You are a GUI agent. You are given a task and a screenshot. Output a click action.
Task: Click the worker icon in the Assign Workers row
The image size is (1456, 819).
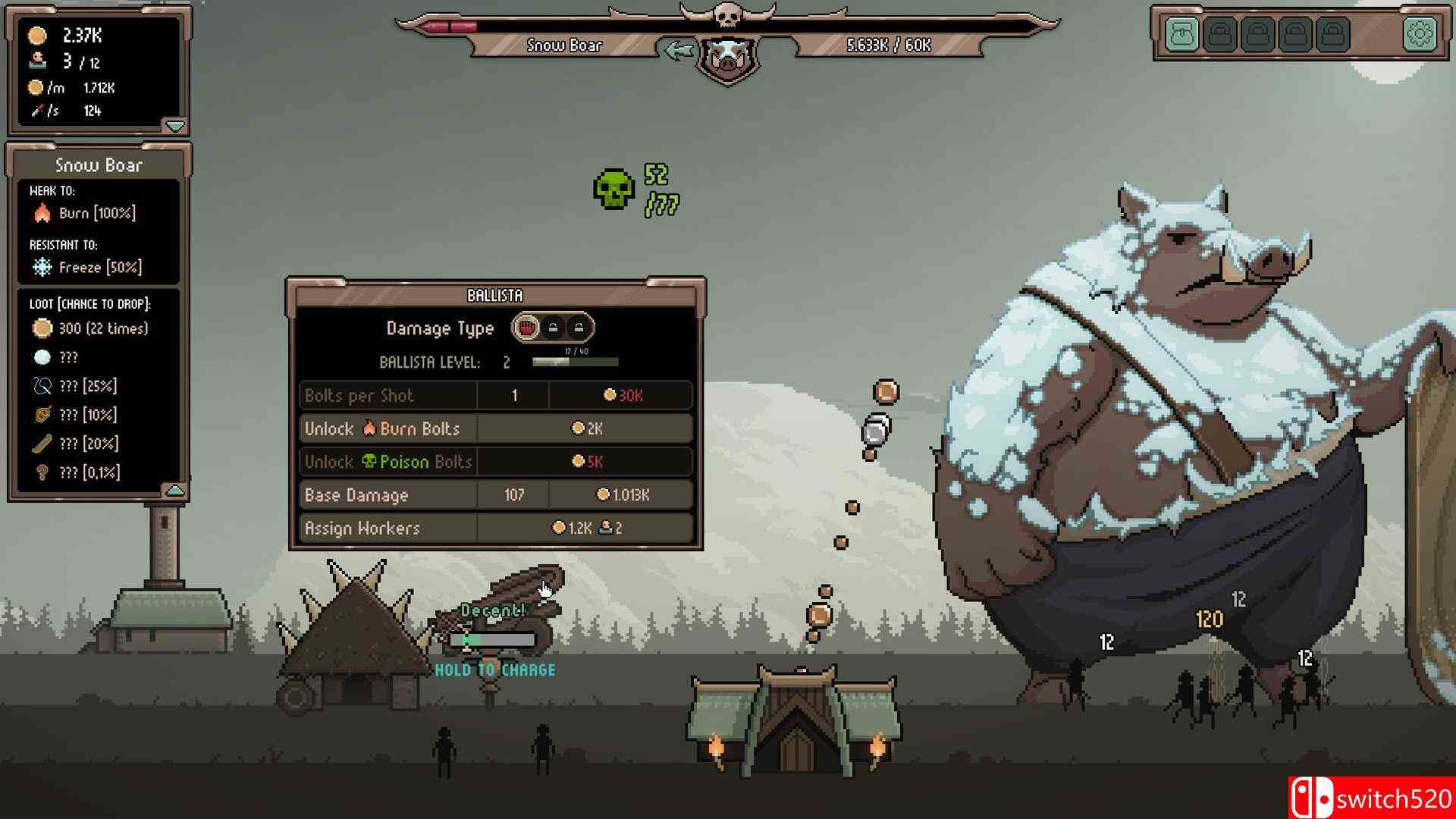pos(605,528)
